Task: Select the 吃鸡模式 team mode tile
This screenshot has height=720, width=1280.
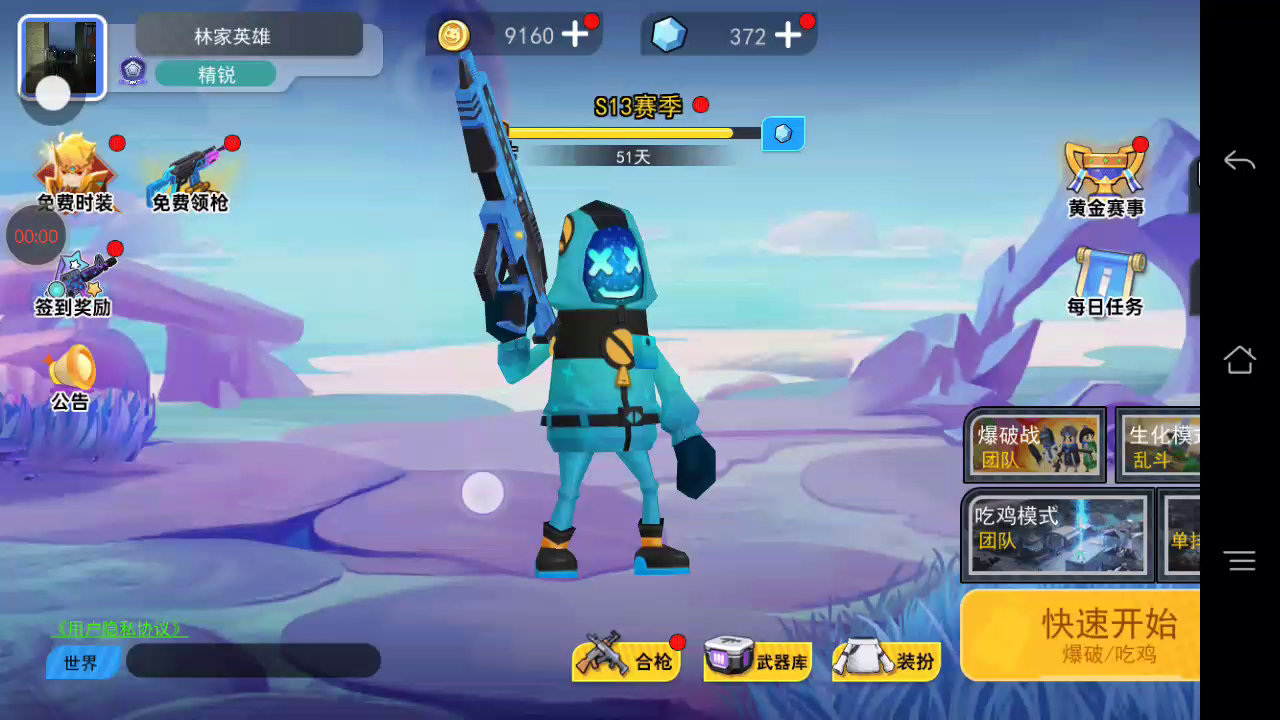Action: (1058, 534)
